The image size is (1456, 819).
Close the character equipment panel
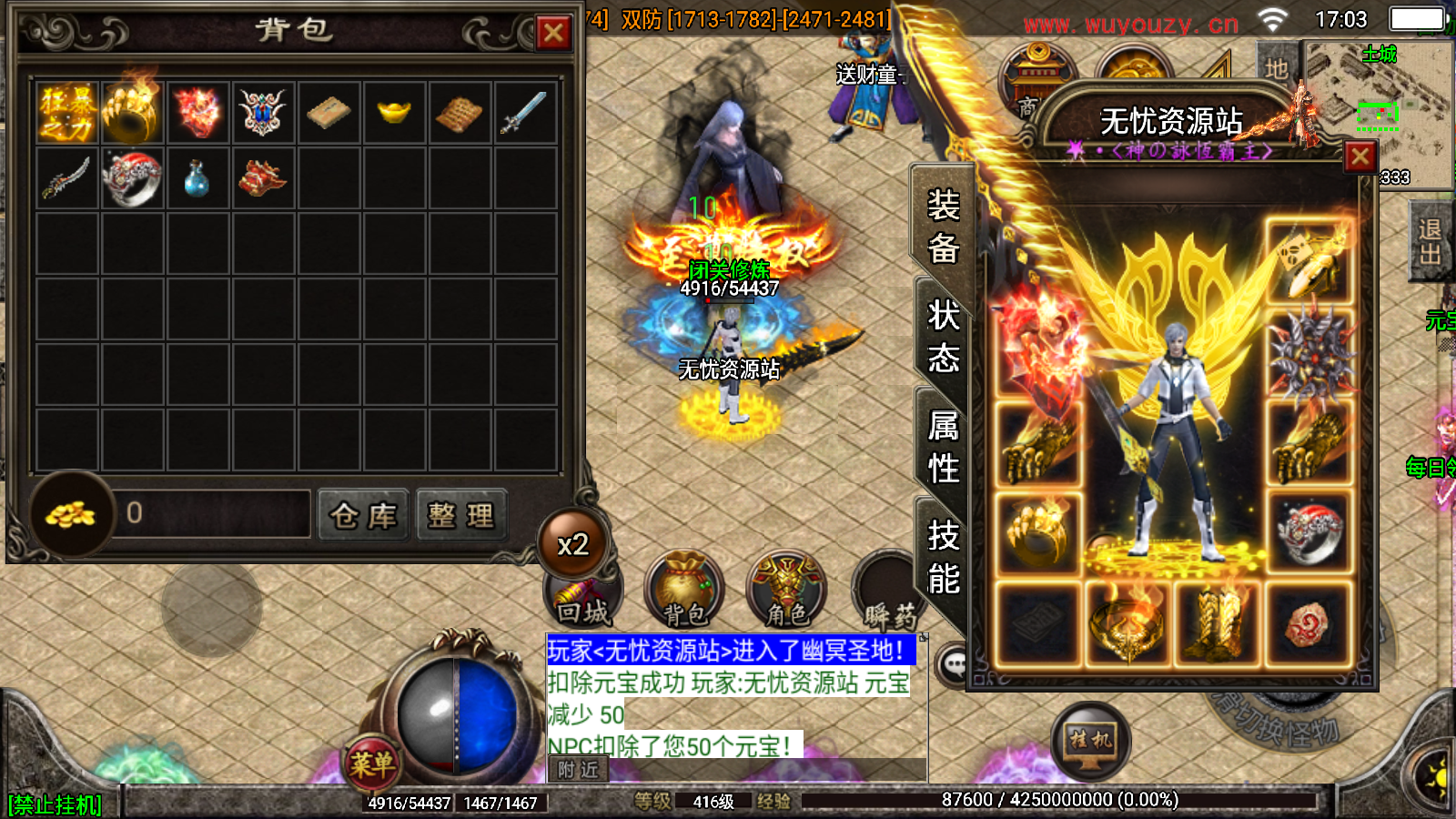1360,157
